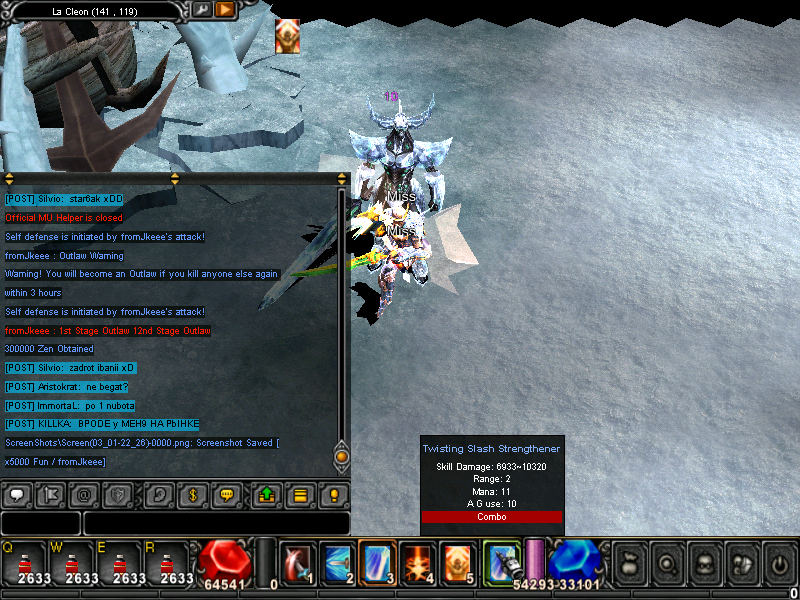Start MU Helper with the orange play button

(x=225, y=10)
